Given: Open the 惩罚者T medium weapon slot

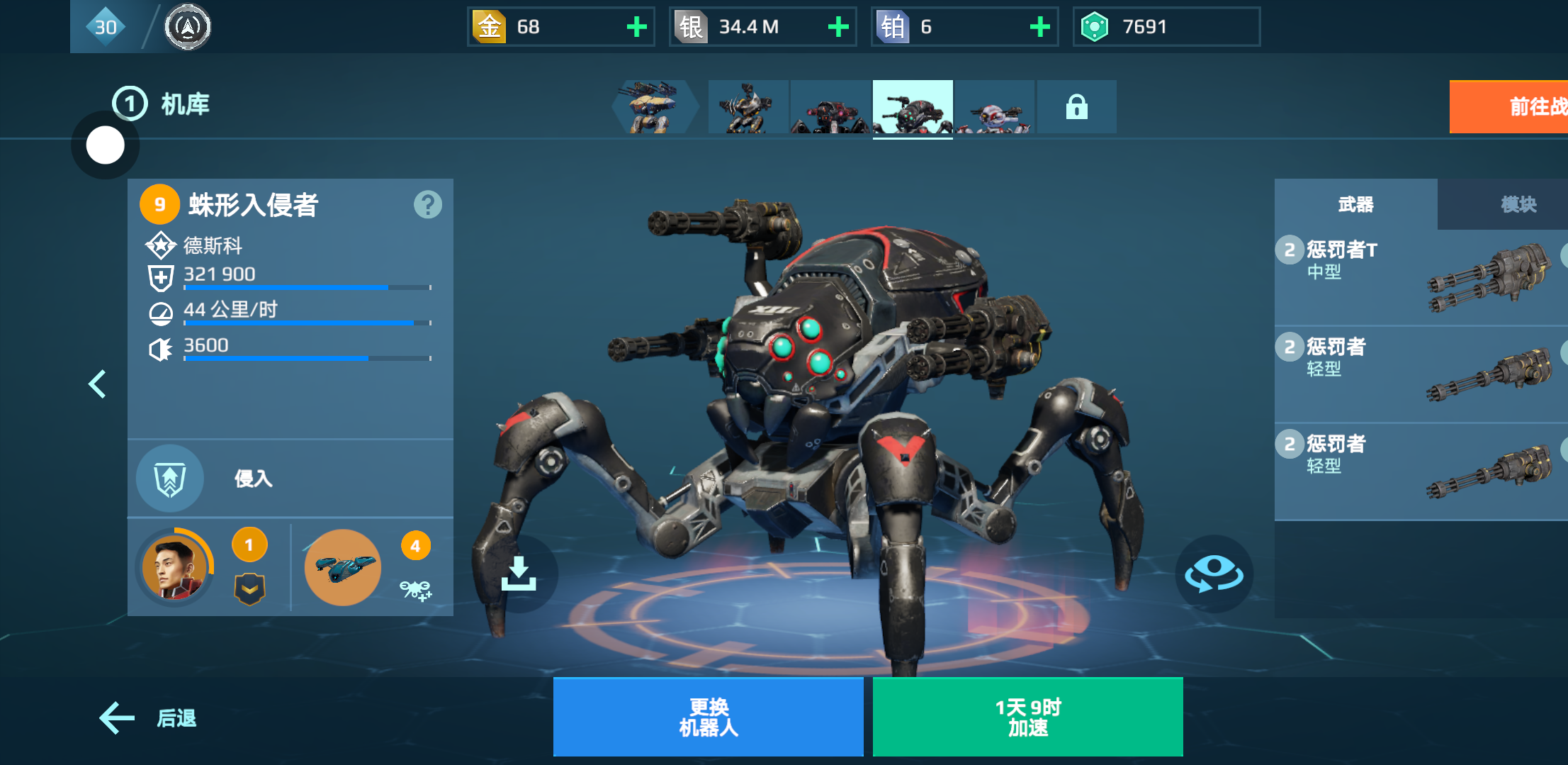Looking at the screenshot, I should [x=1421, y=278].
